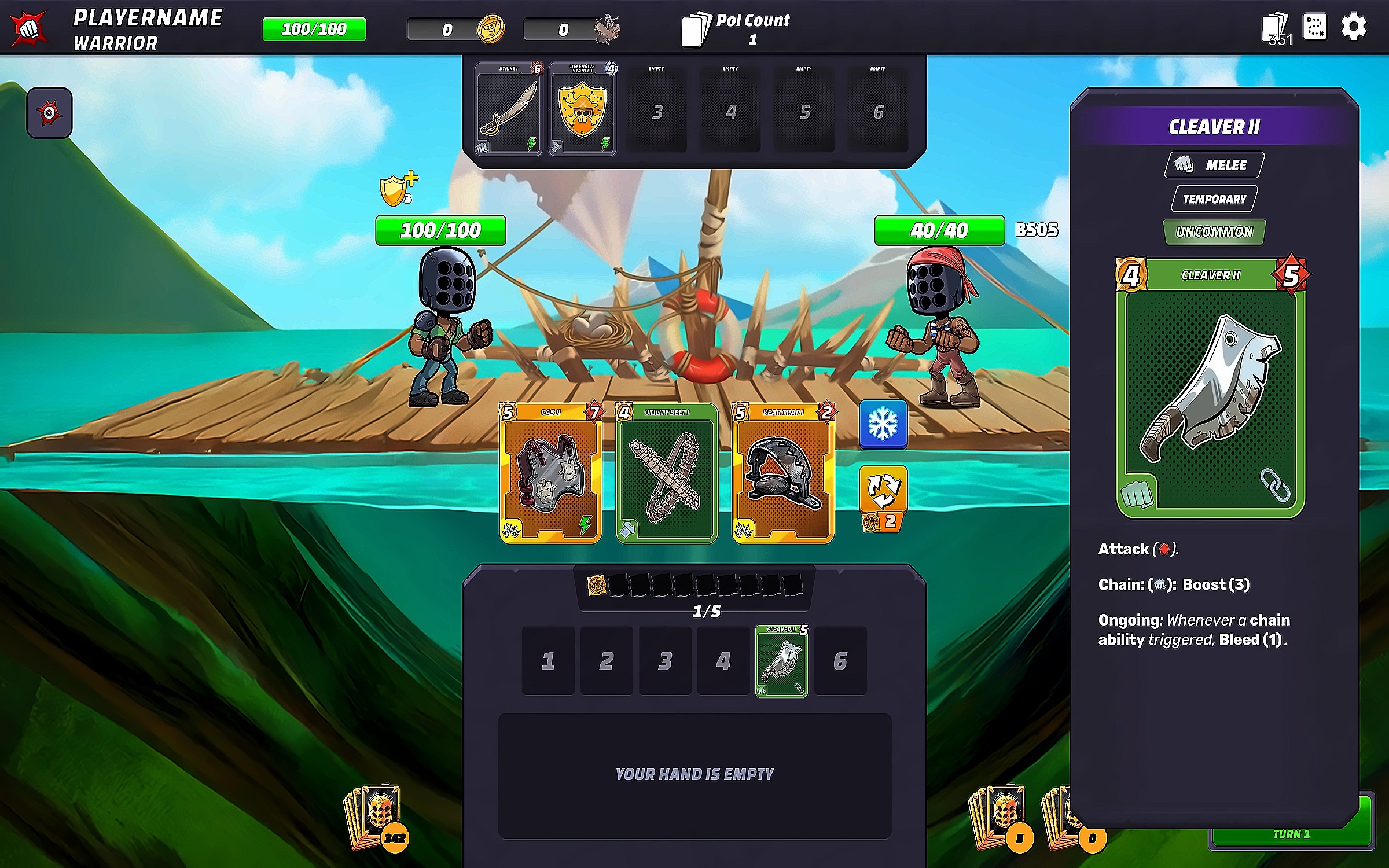Select the Strike I sword card

pos(508,109)
